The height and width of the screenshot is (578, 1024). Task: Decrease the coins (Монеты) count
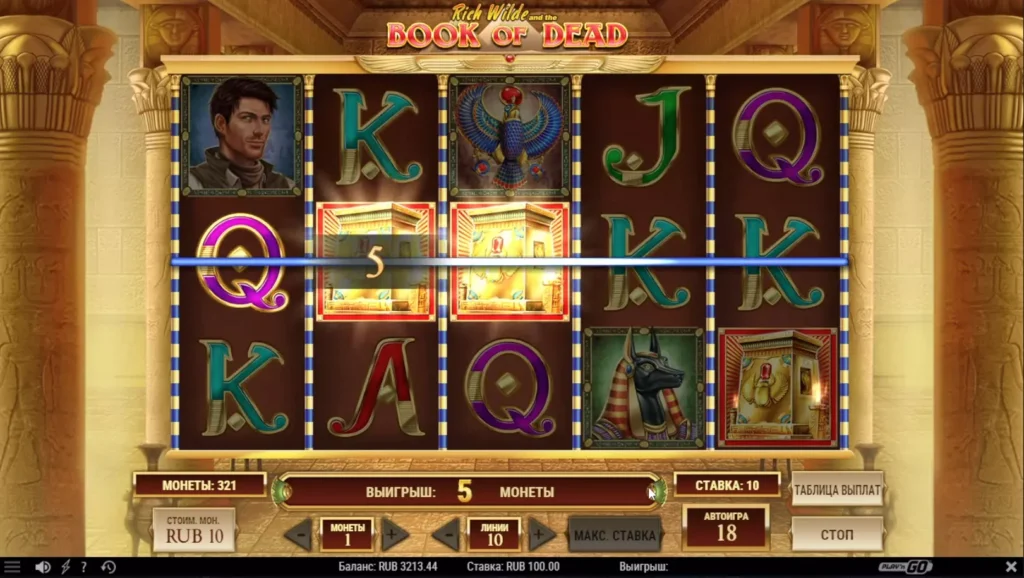(298, 535)
